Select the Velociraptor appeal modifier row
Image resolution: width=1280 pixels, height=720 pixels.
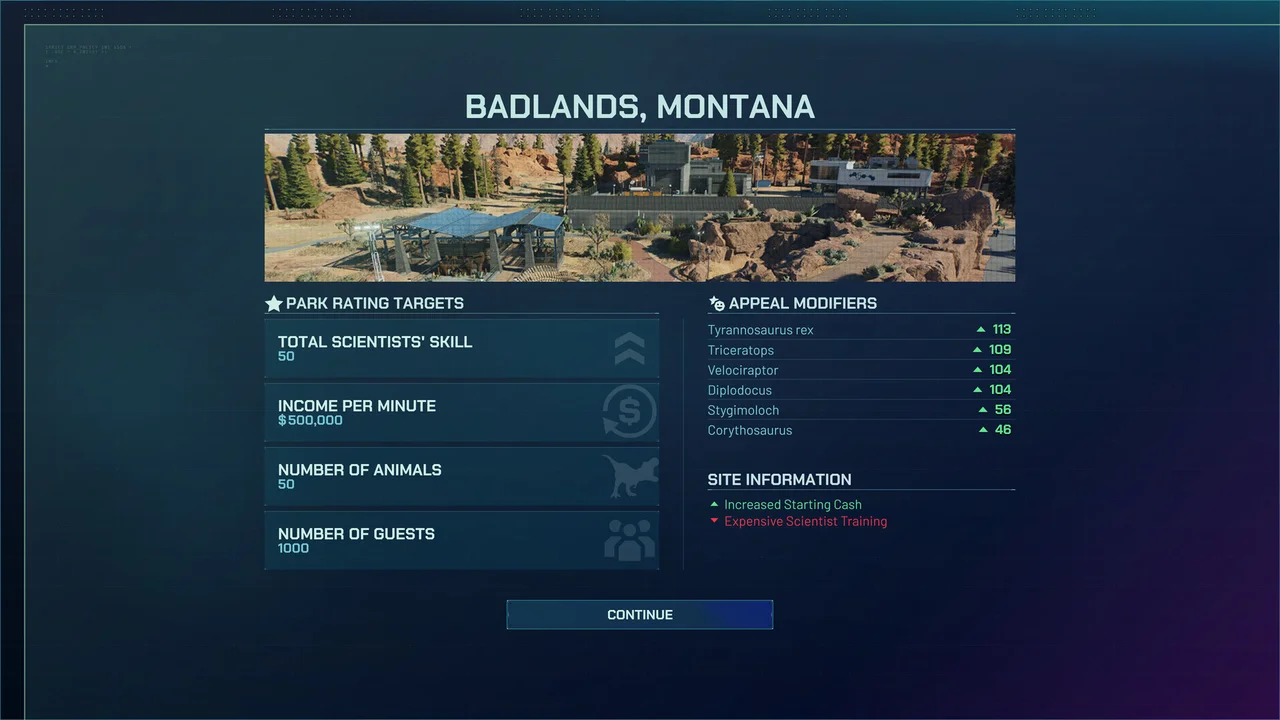tap(860, 370)
